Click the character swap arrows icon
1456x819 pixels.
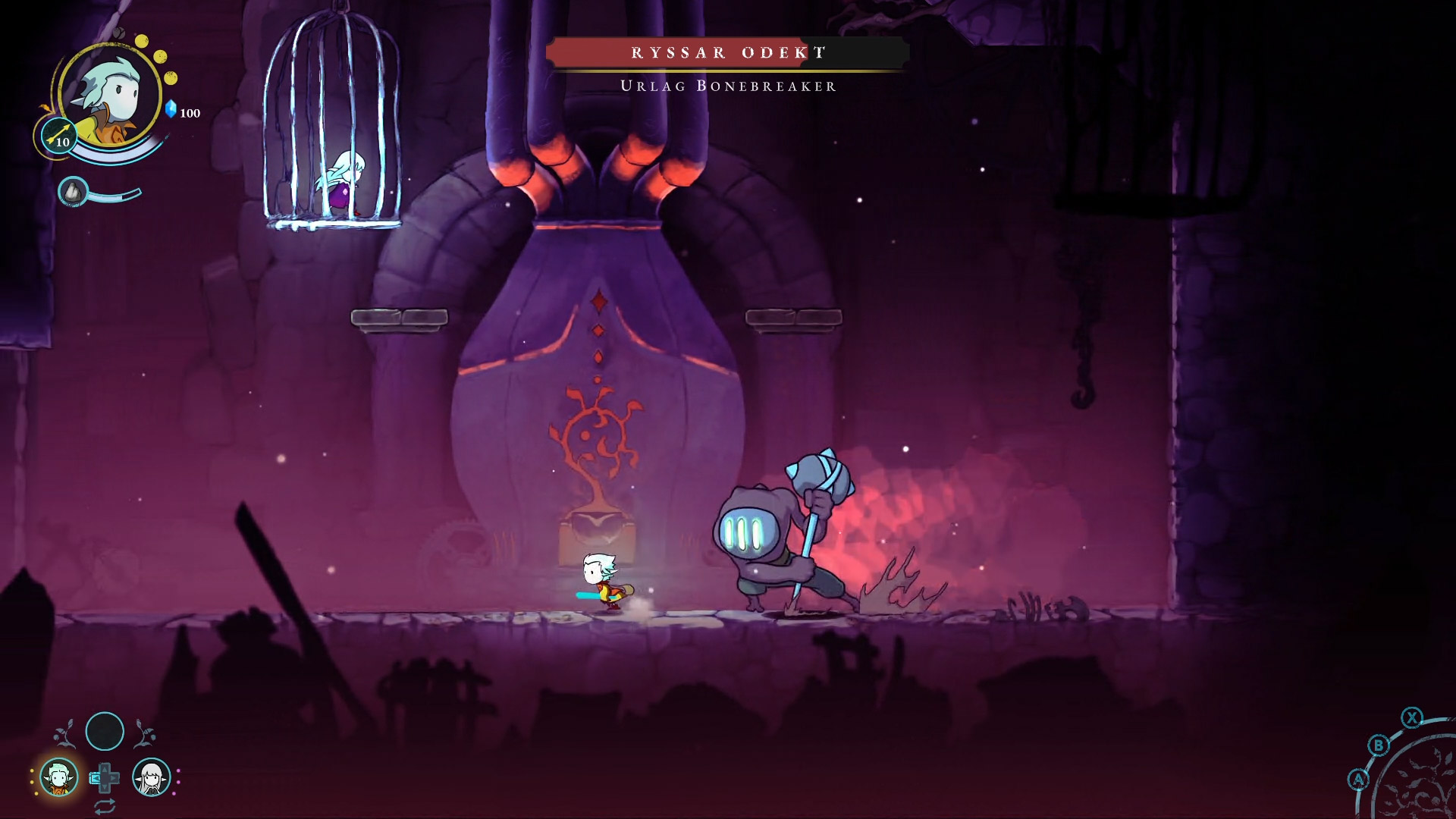coord(105,805)
